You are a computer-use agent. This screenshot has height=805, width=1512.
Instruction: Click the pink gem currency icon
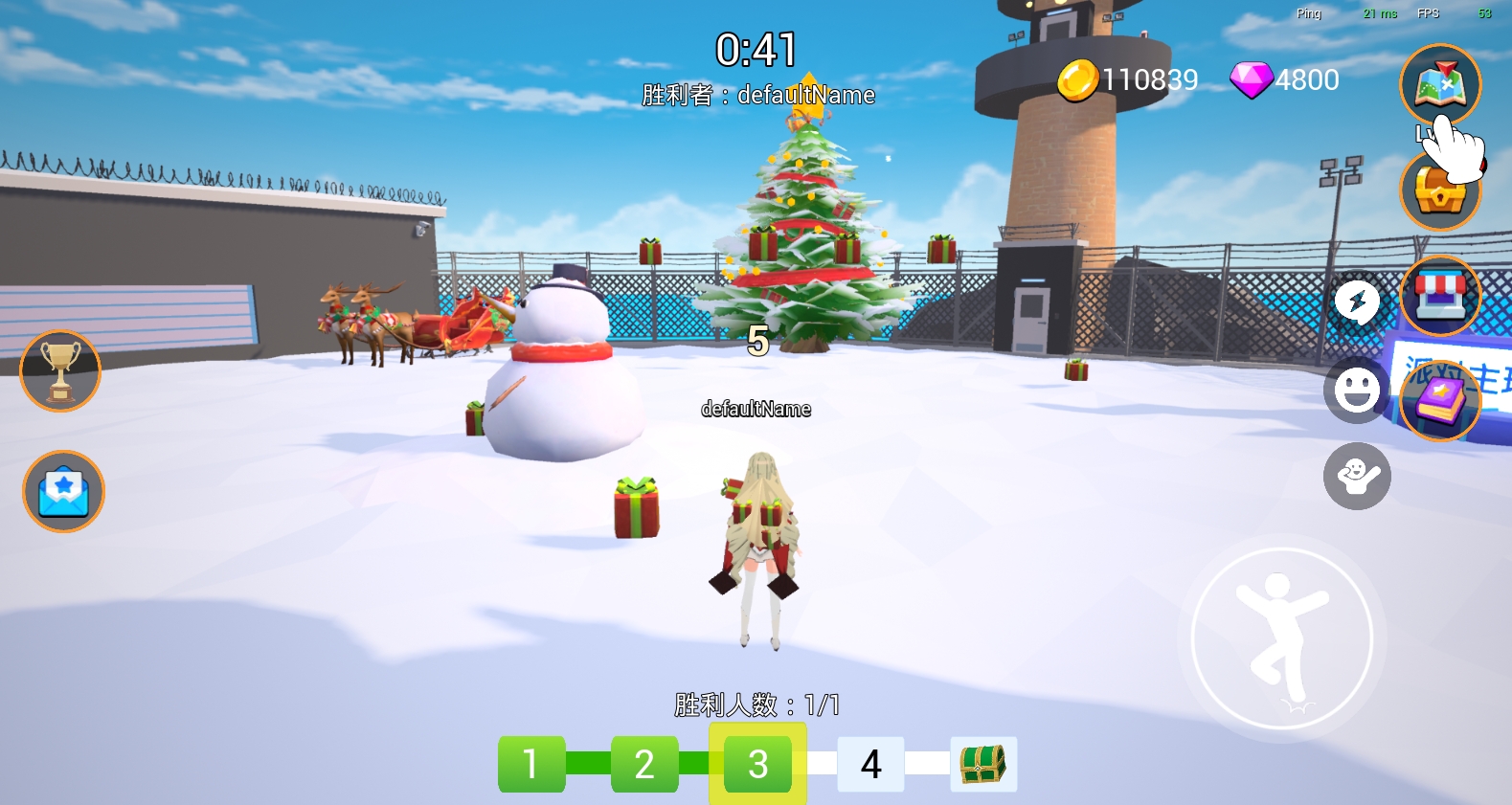point(1250,80)
